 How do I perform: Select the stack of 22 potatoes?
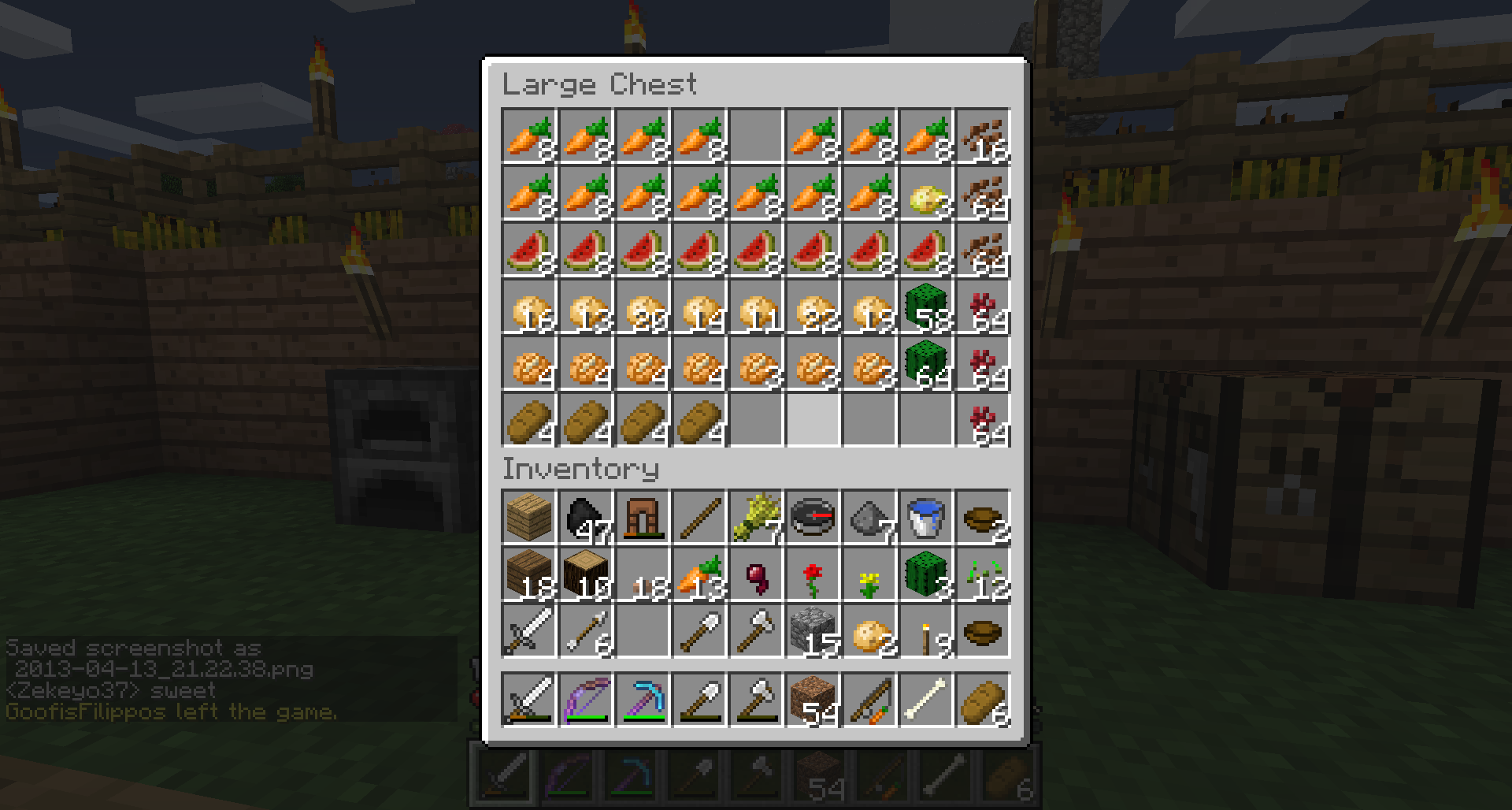[813, 307]
